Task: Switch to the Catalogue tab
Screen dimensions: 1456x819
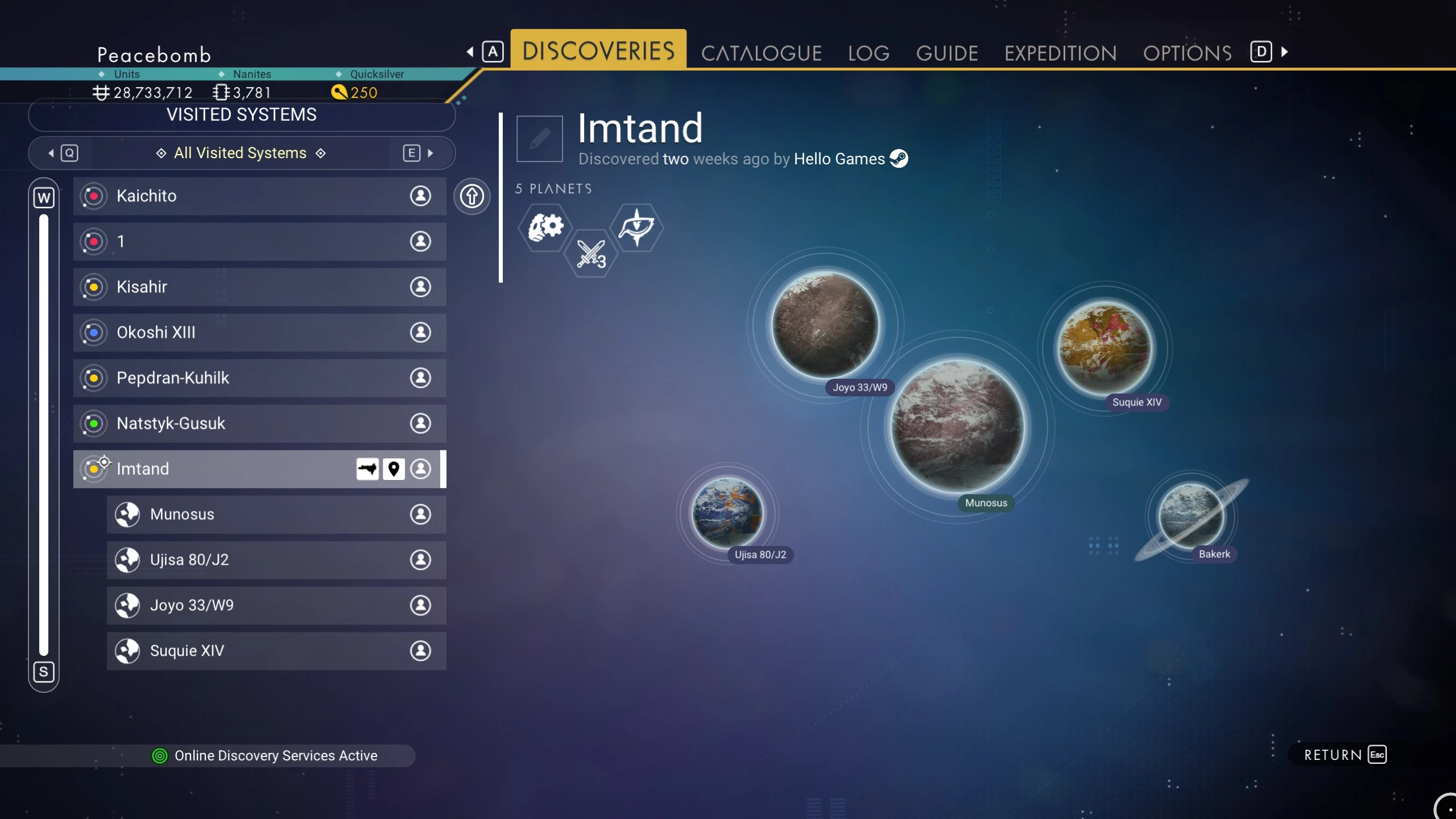Action: click(761, 53)
